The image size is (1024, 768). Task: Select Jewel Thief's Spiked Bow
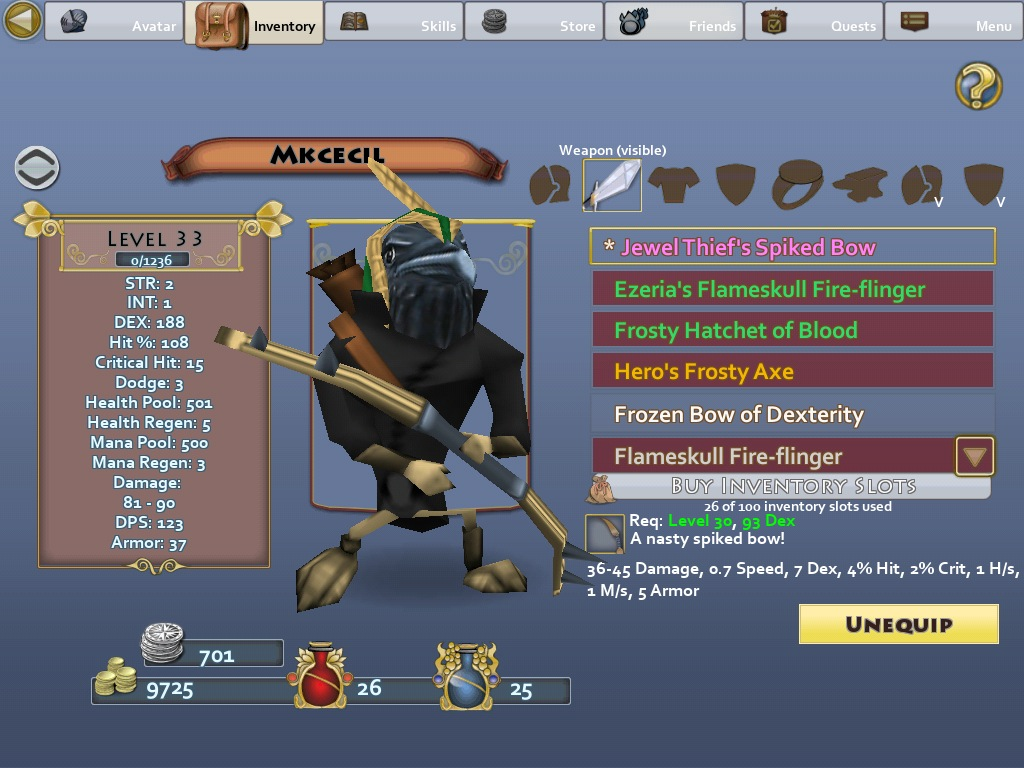(x=793, y=247)
